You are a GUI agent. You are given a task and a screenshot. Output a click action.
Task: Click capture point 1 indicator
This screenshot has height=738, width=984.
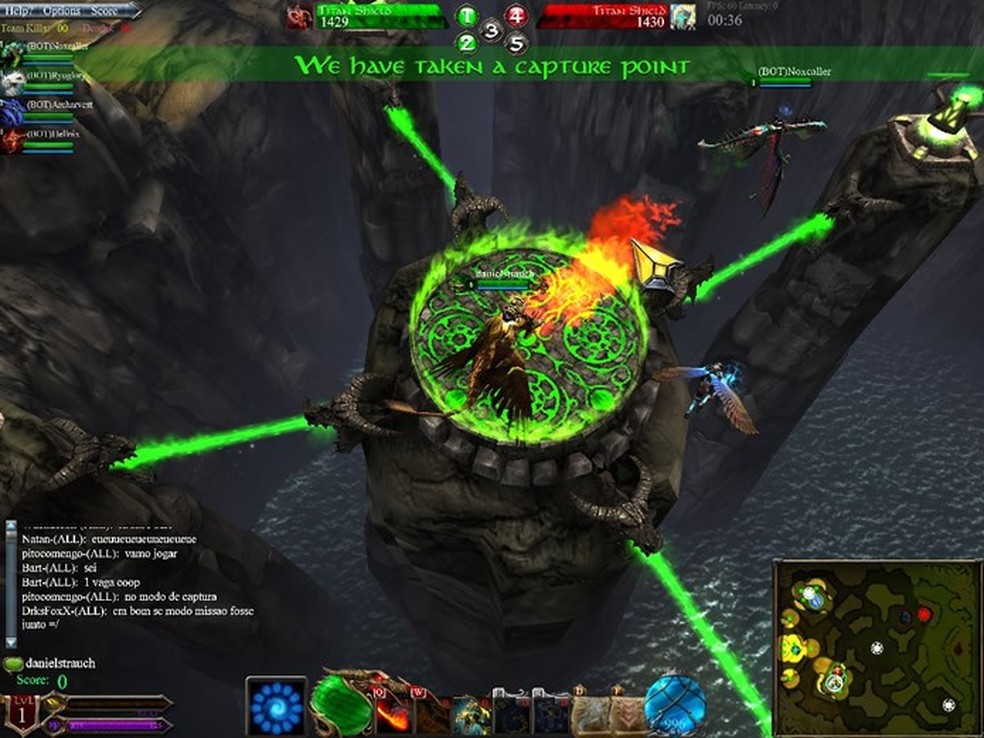point(467,16)
